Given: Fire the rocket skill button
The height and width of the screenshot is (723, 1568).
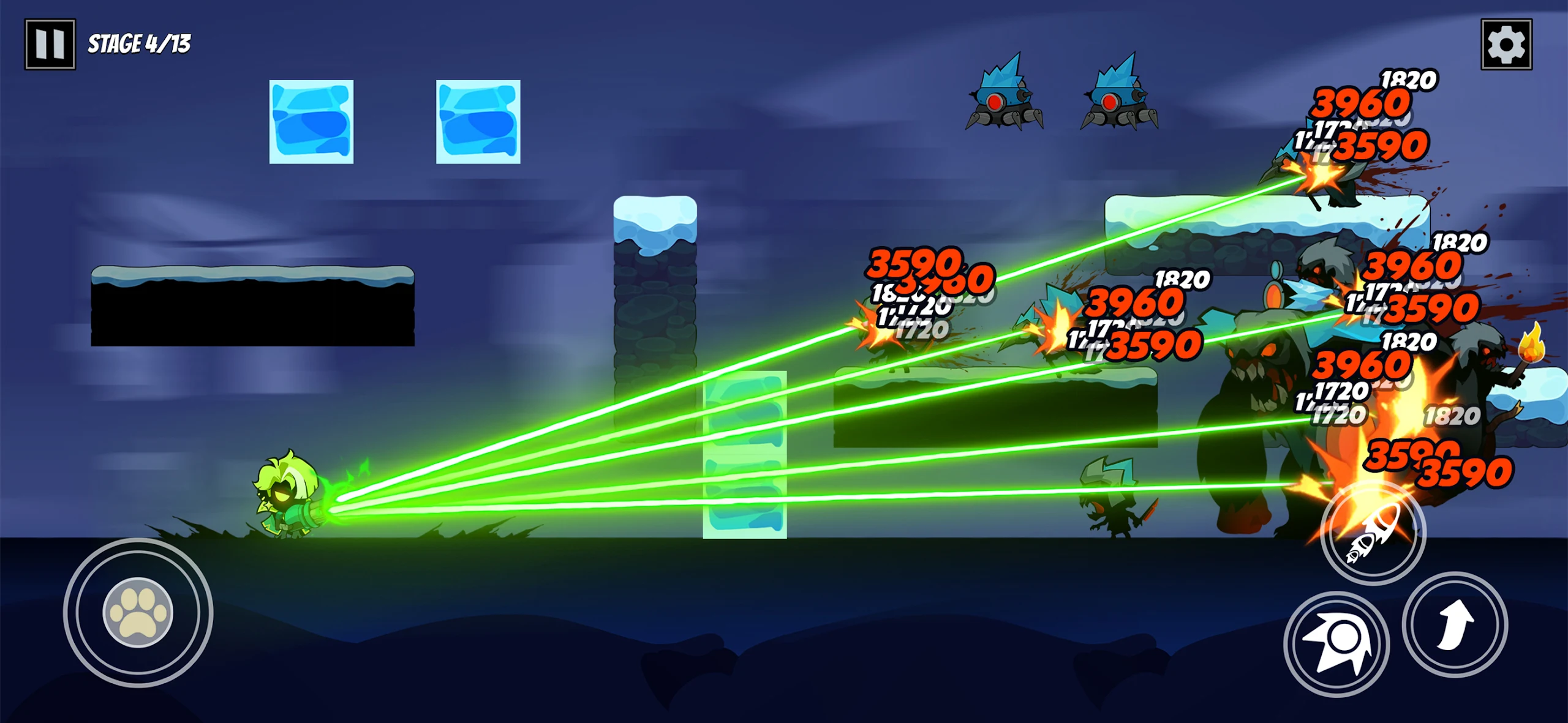Looking at the screenshot, I should 1373,534.
